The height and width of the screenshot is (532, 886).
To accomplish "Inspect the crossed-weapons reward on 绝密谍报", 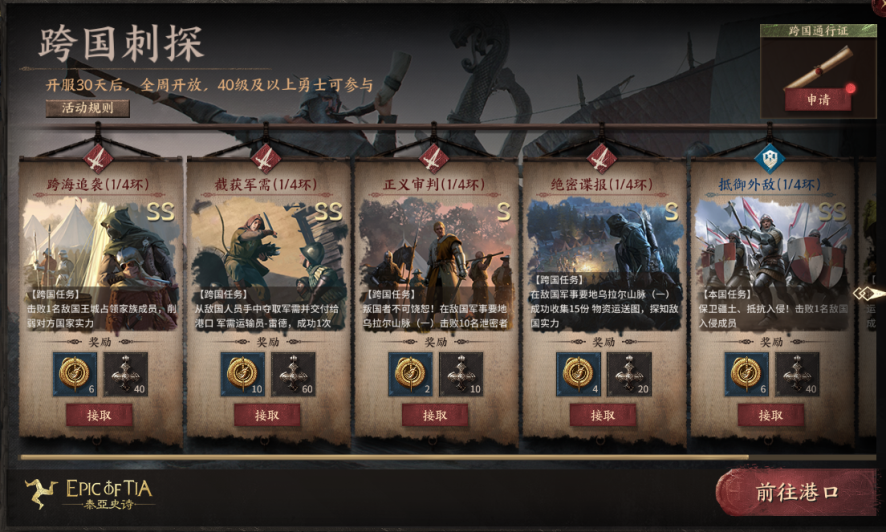I will [629, 373].
